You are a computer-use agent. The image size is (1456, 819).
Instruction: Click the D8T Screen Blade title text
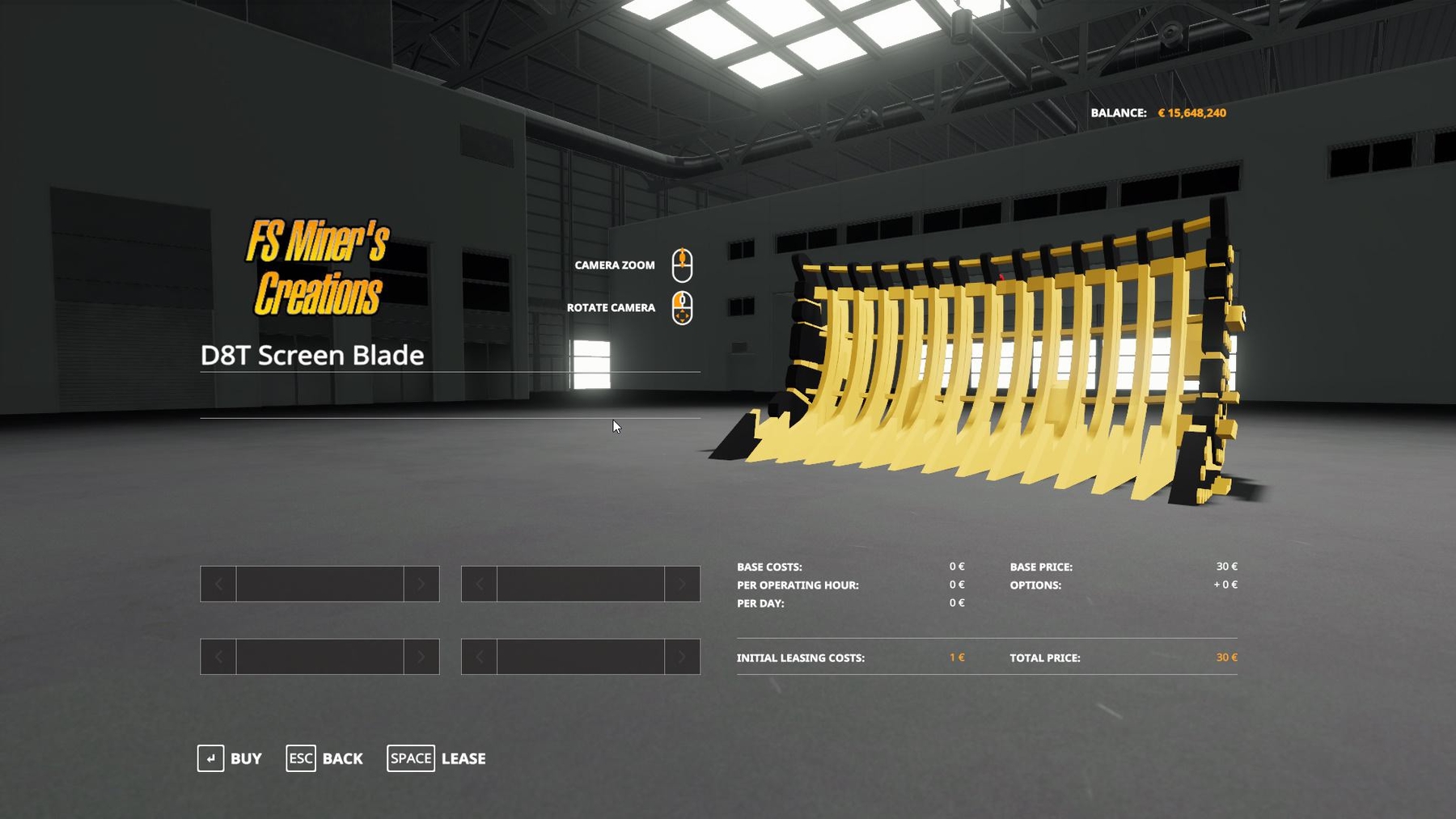[x=312, y=354]
